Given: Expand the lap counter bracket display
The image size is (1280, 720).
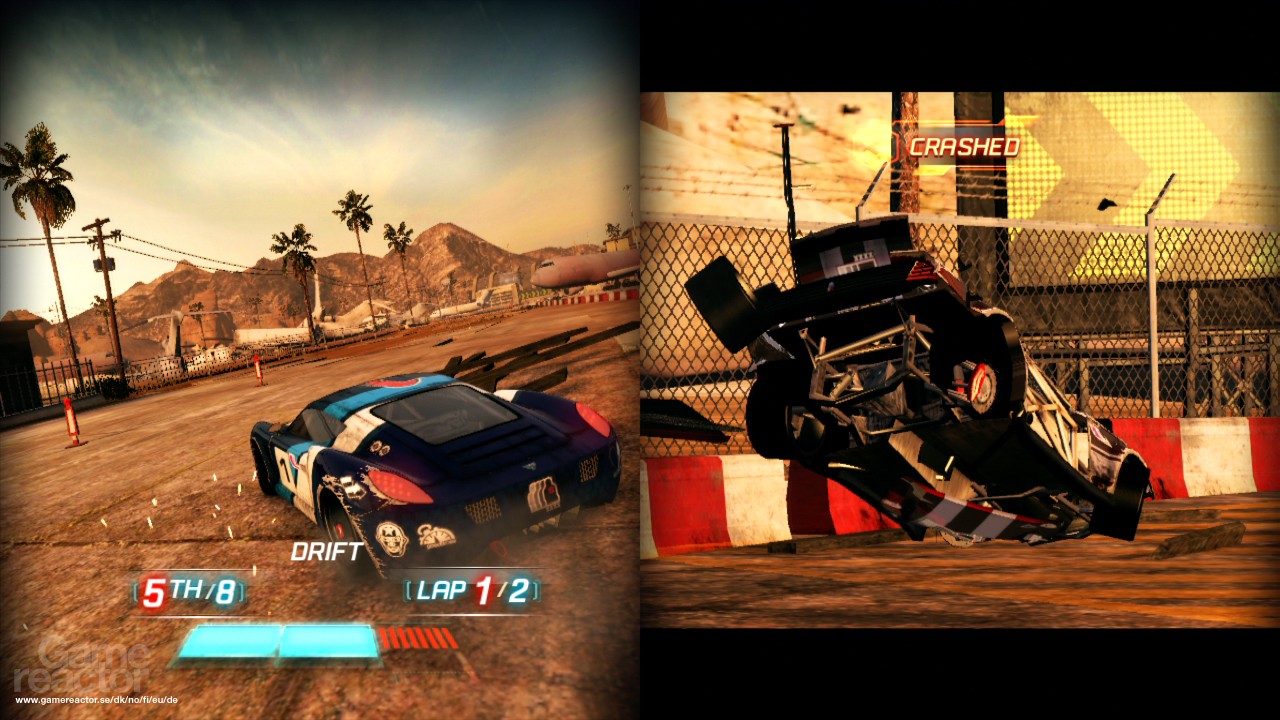Looking at the screenshot, I should point(471,591).
